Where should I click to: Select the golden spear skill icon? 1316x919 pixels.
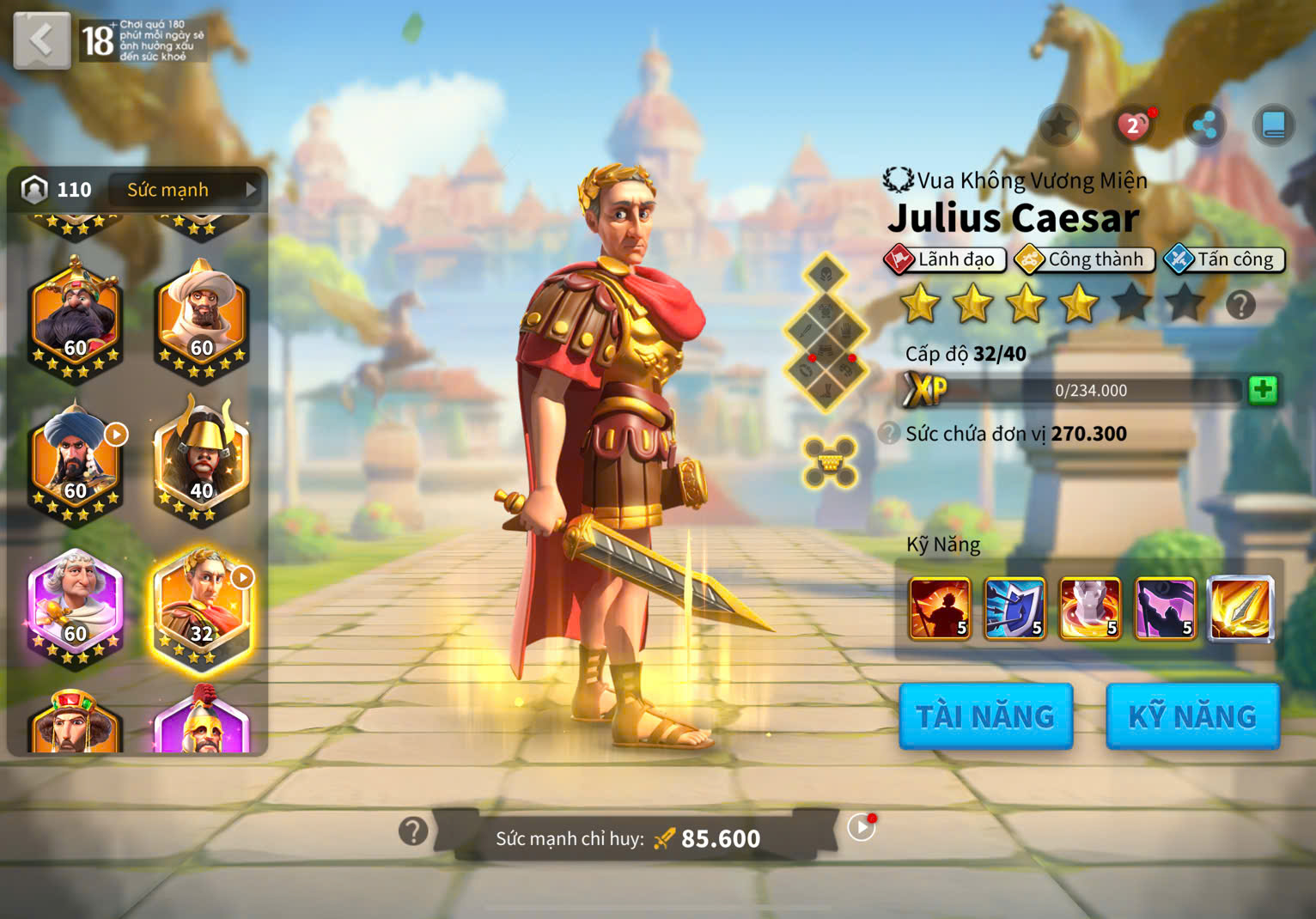pyautogui.click(x=1240, y=609)
